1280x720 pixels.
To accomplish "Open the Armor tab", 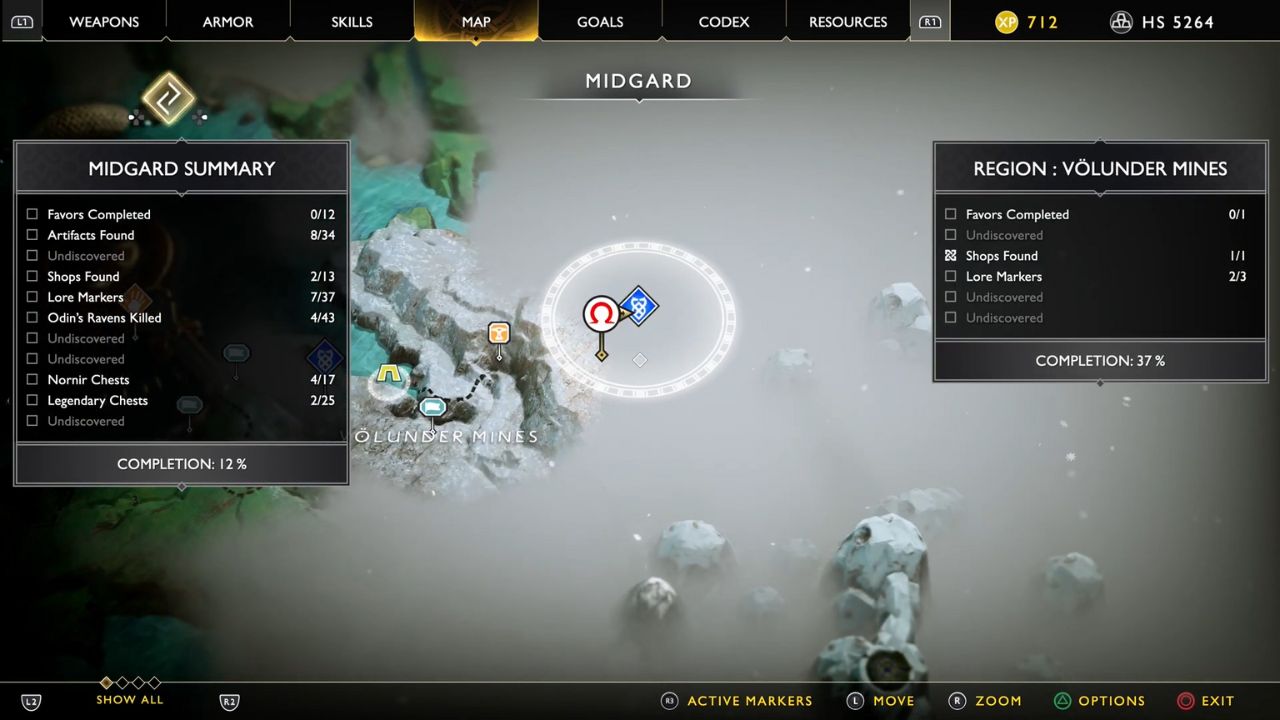I will pos(228,22).
